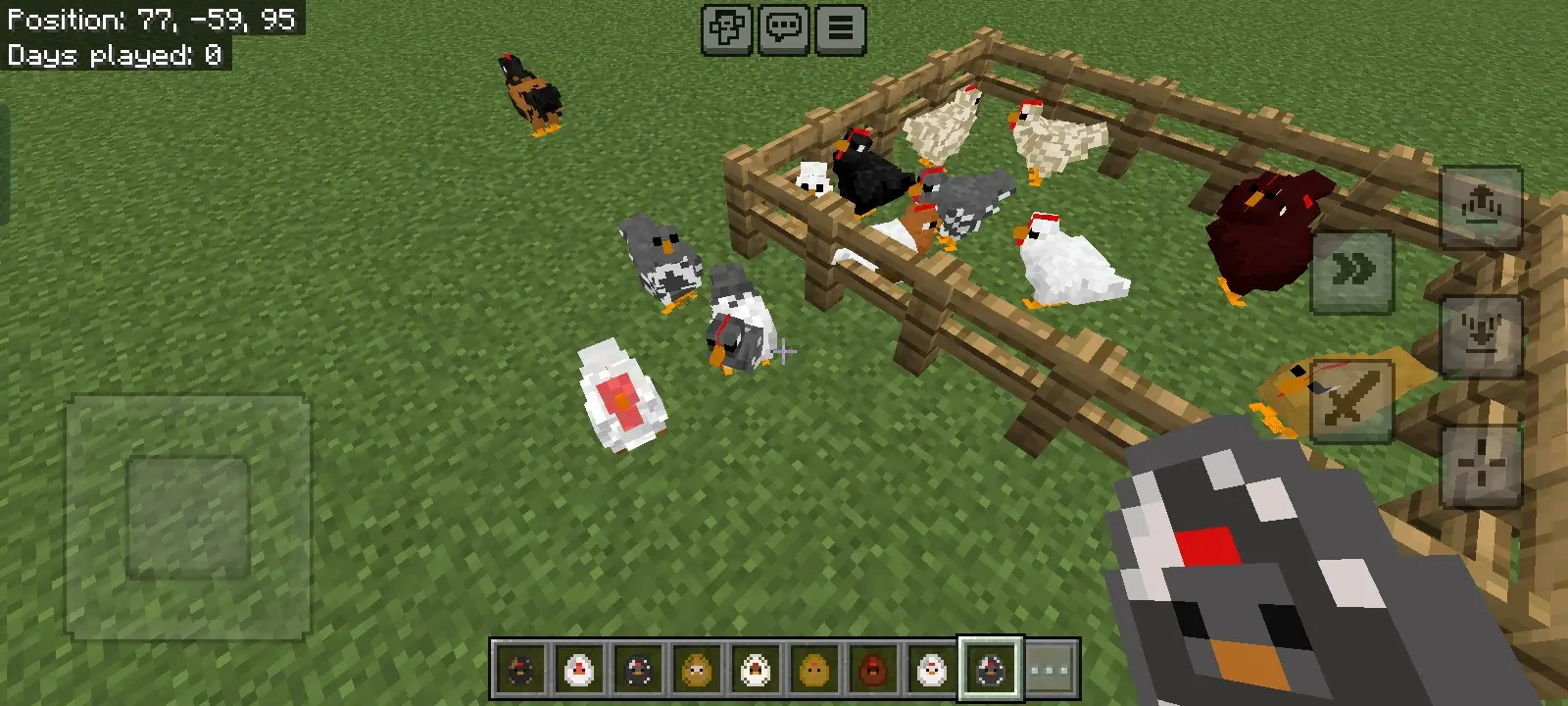Open the pause menu (three lines)
This screenshot has width=1568, height=706.
point(840,28)
